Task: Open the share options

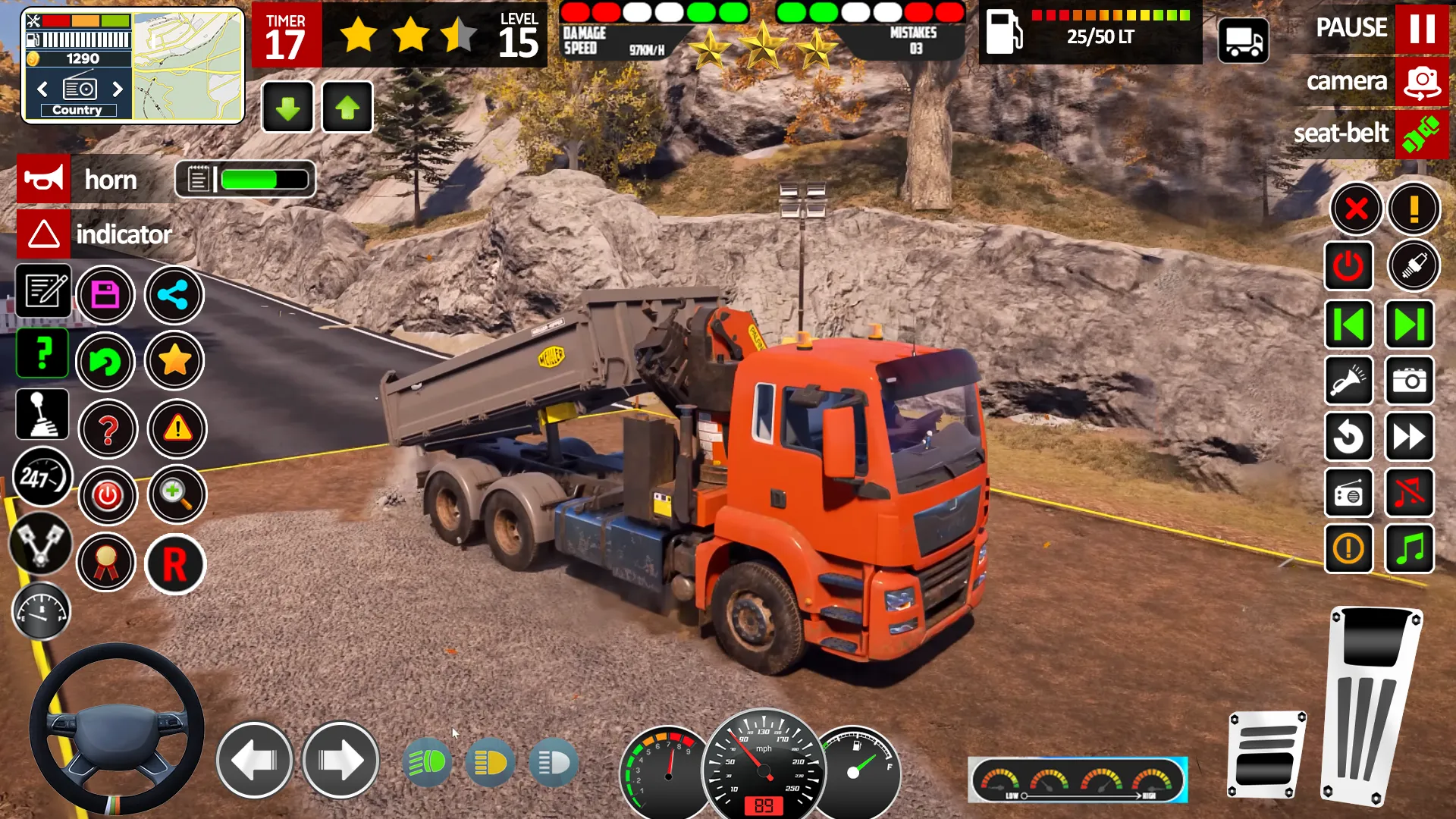Action: [x=173, y=295]
